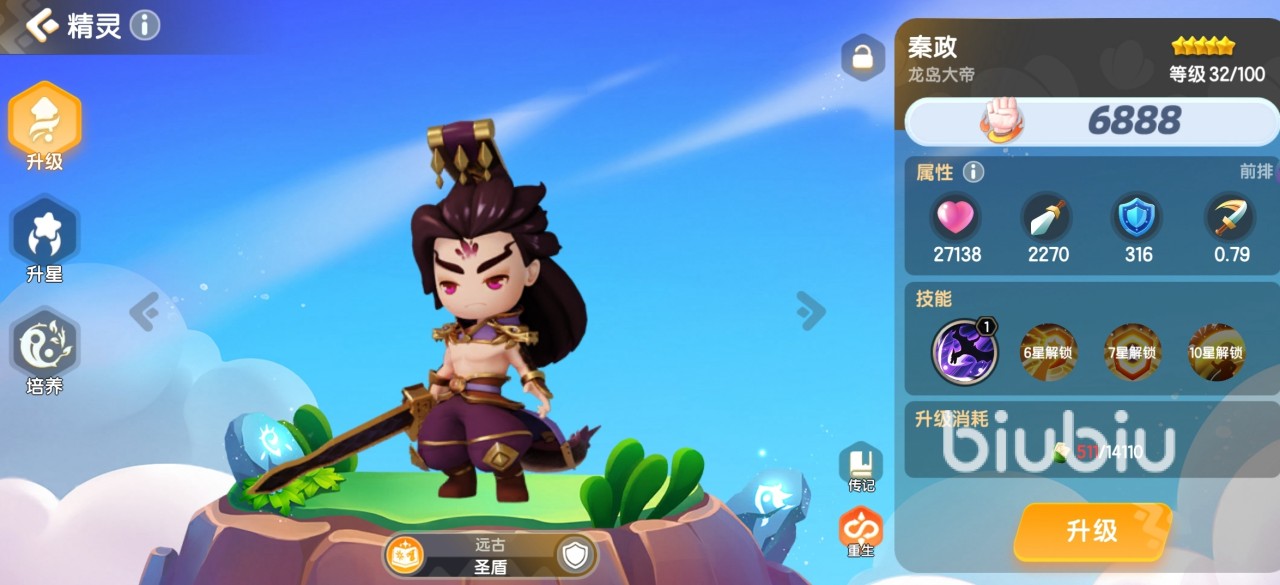Inspect the 10星解锁 locked skill
Screen dimensions: 1280x585
pos(1216,352)
